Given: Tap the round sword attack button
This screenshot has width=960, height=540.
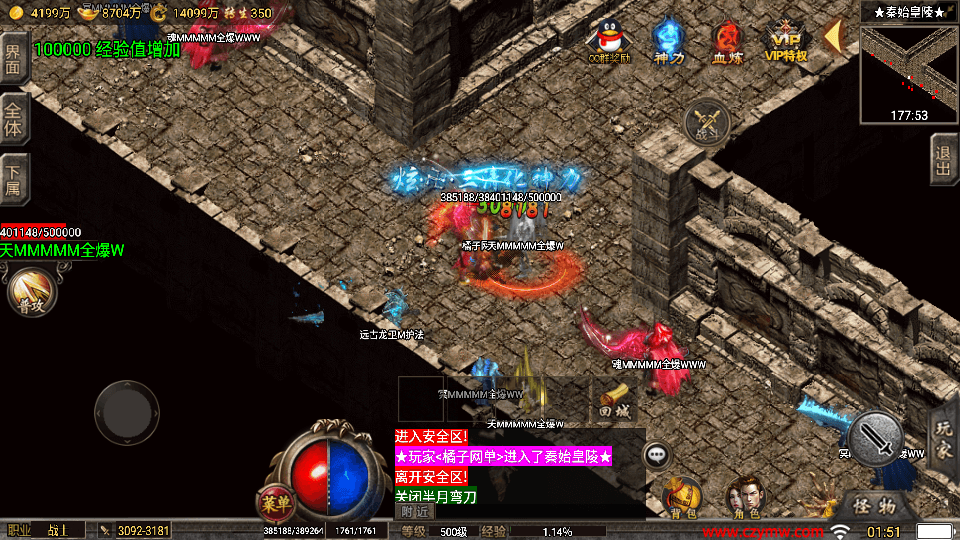Looking at the screenshot, I should click(x=876, y=438).
